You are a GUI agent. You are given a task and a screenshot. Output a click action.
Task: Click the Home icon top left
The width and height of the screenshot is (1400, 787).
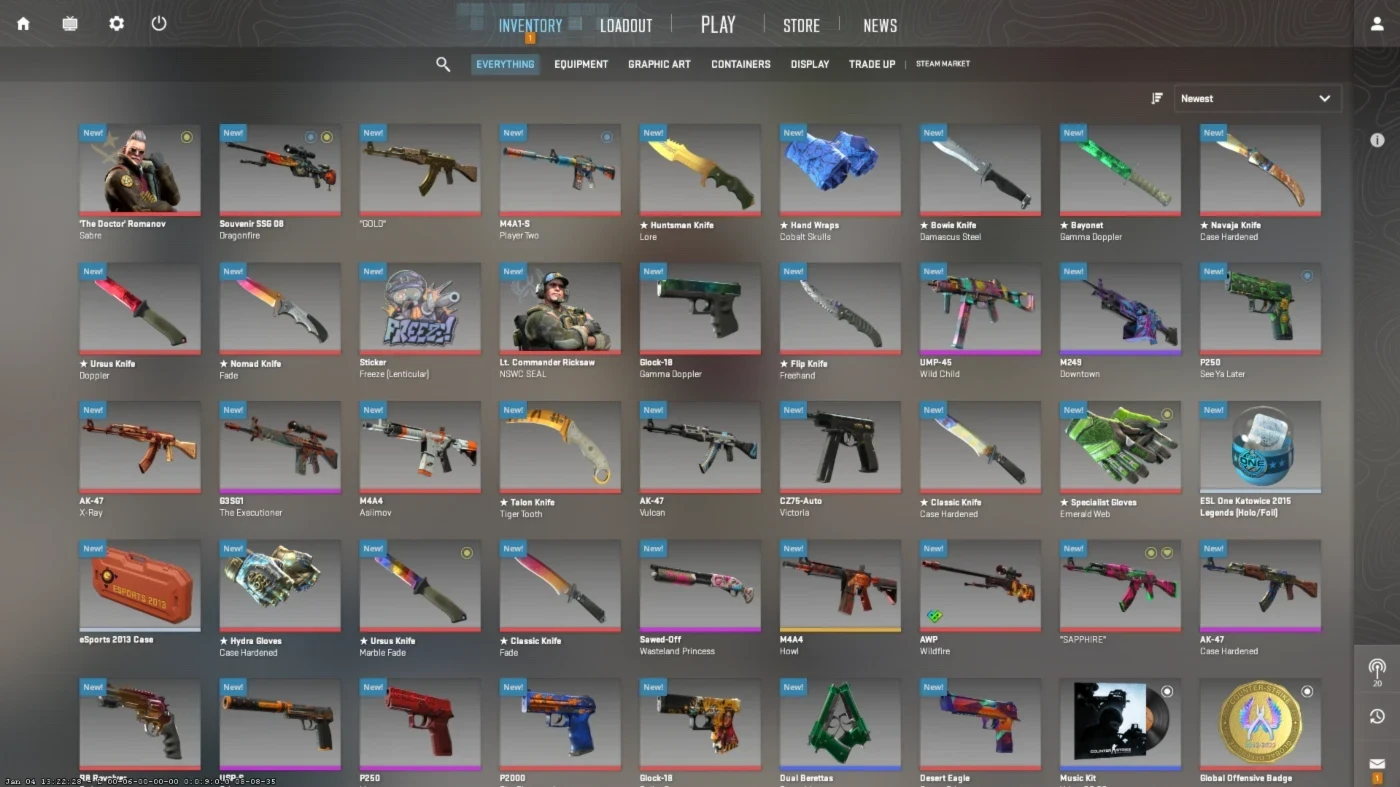(x=22, y=23)
